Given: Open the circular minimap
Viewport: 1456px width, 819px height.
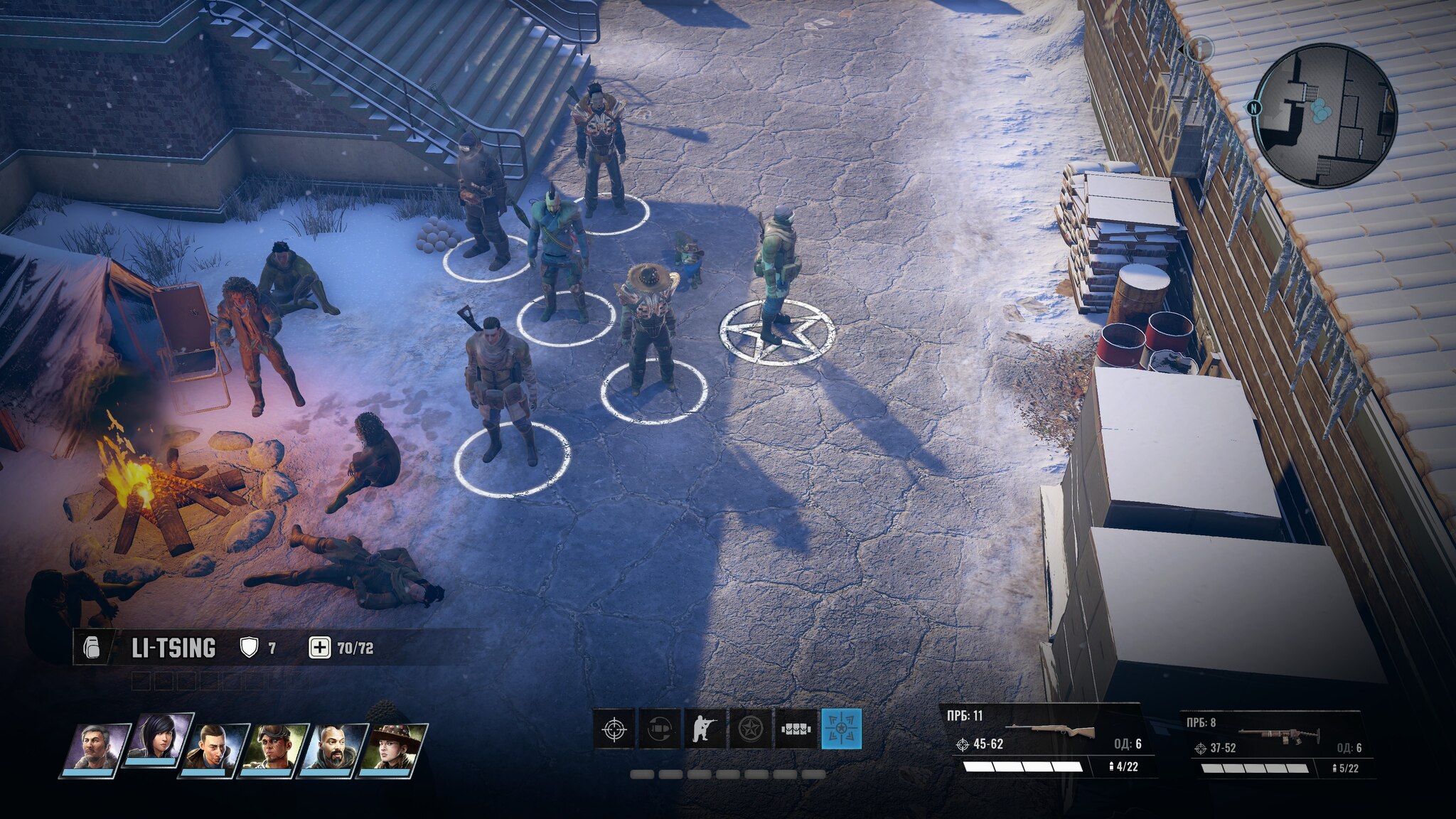Looking at the screenshot, I should point(1324,115).
